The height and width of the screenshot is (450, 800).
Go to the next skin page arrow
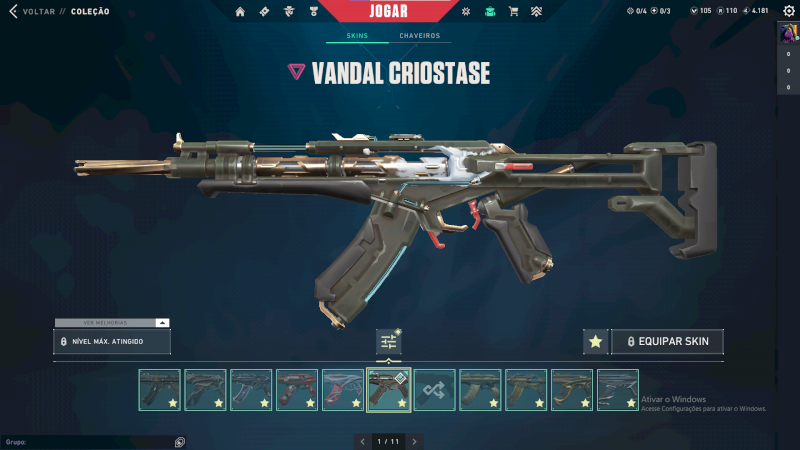(414, 441)
